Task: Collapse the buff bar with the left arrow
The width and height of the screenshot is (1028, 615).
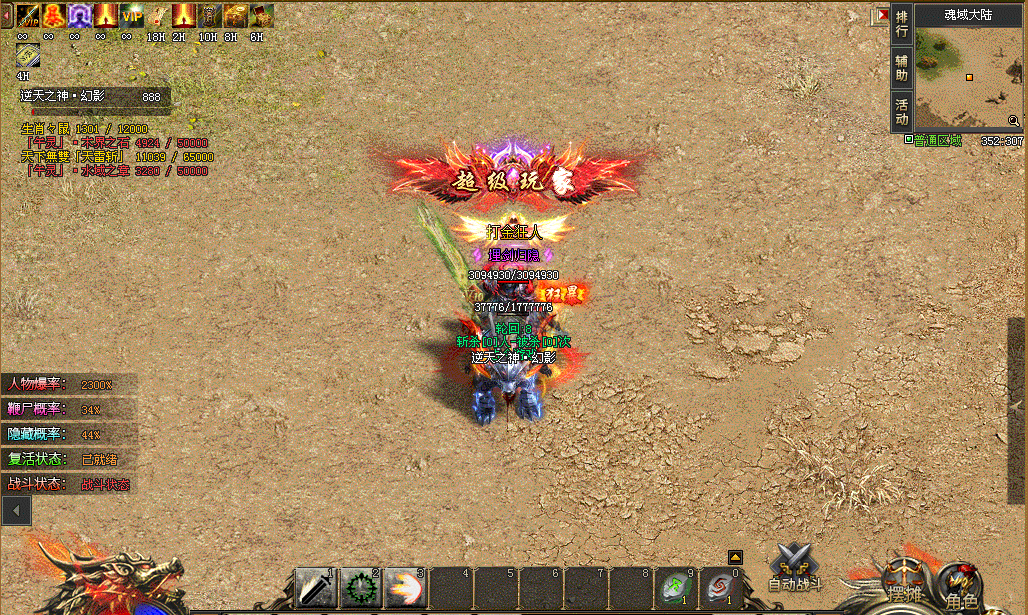Action: tap(6, 15)
